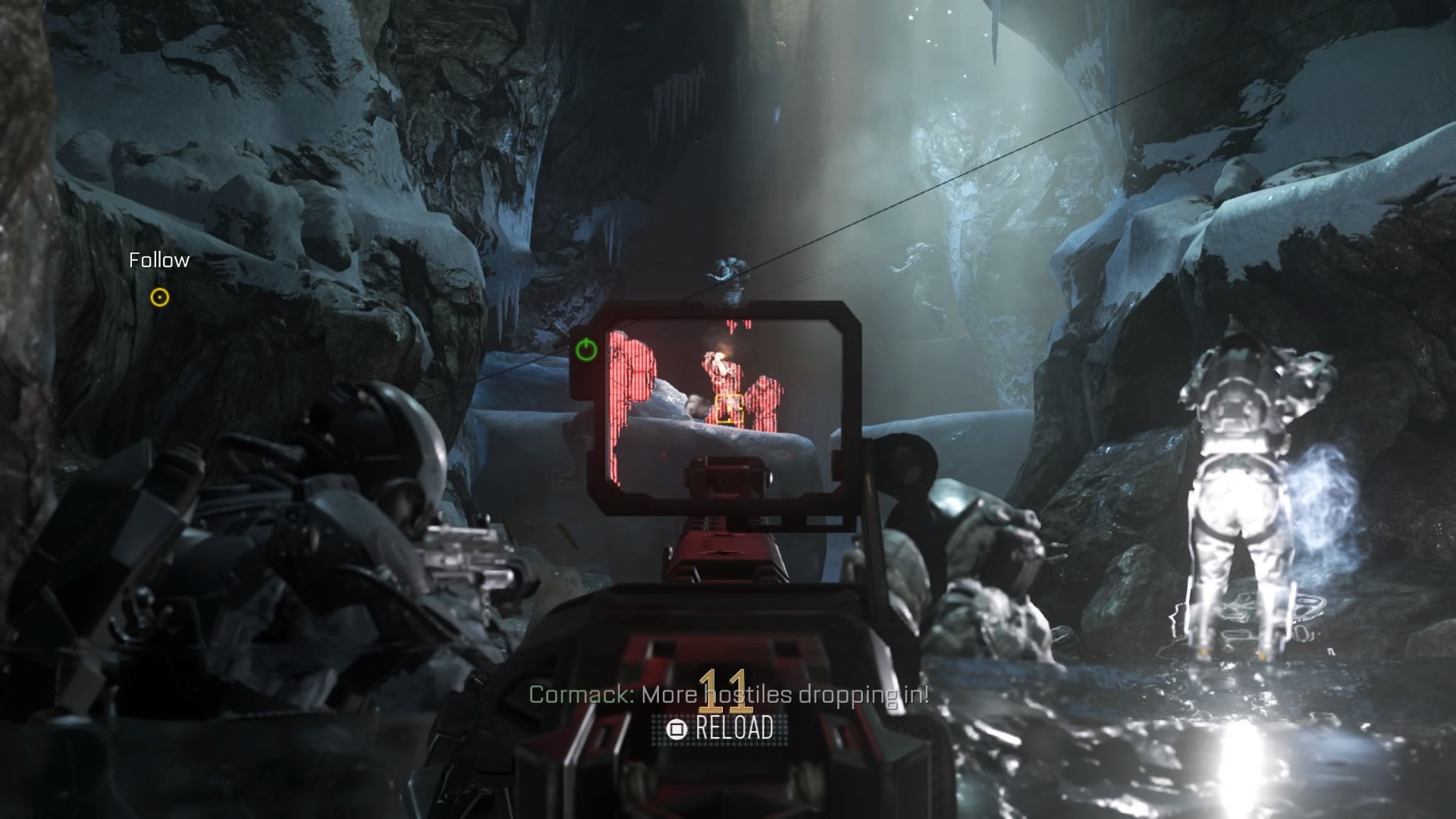Select the Follow objective label
This screenshot has width=1456, height=819.
[158, 260]
